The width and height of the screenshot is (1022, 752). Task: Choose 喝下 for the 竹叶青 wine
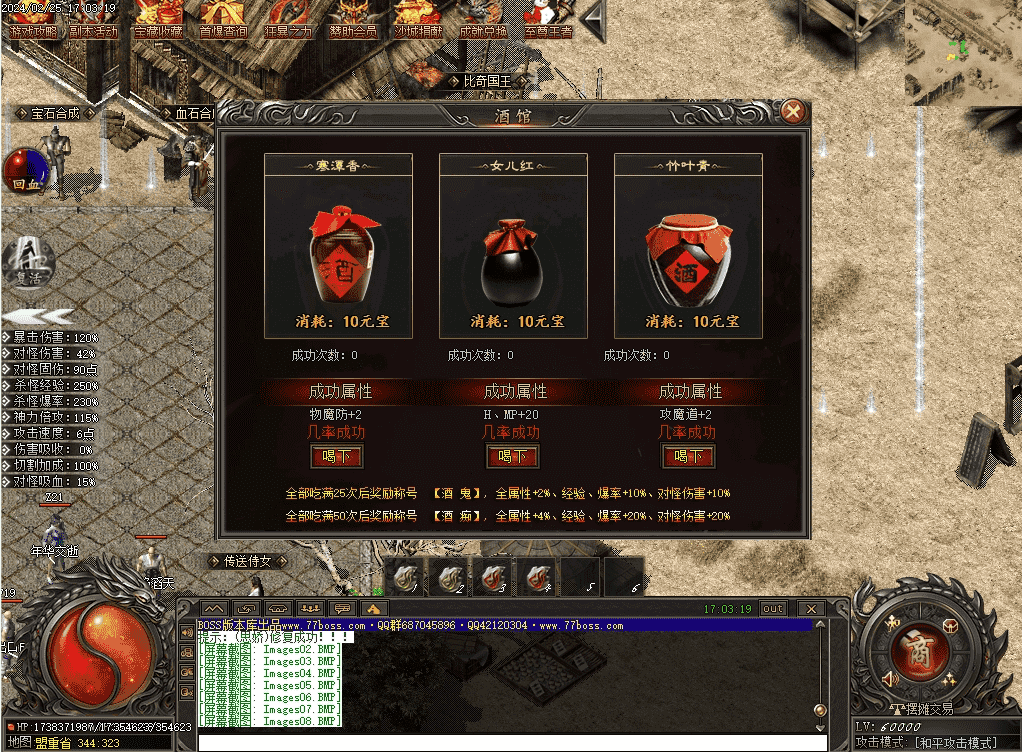pos(688,456)
